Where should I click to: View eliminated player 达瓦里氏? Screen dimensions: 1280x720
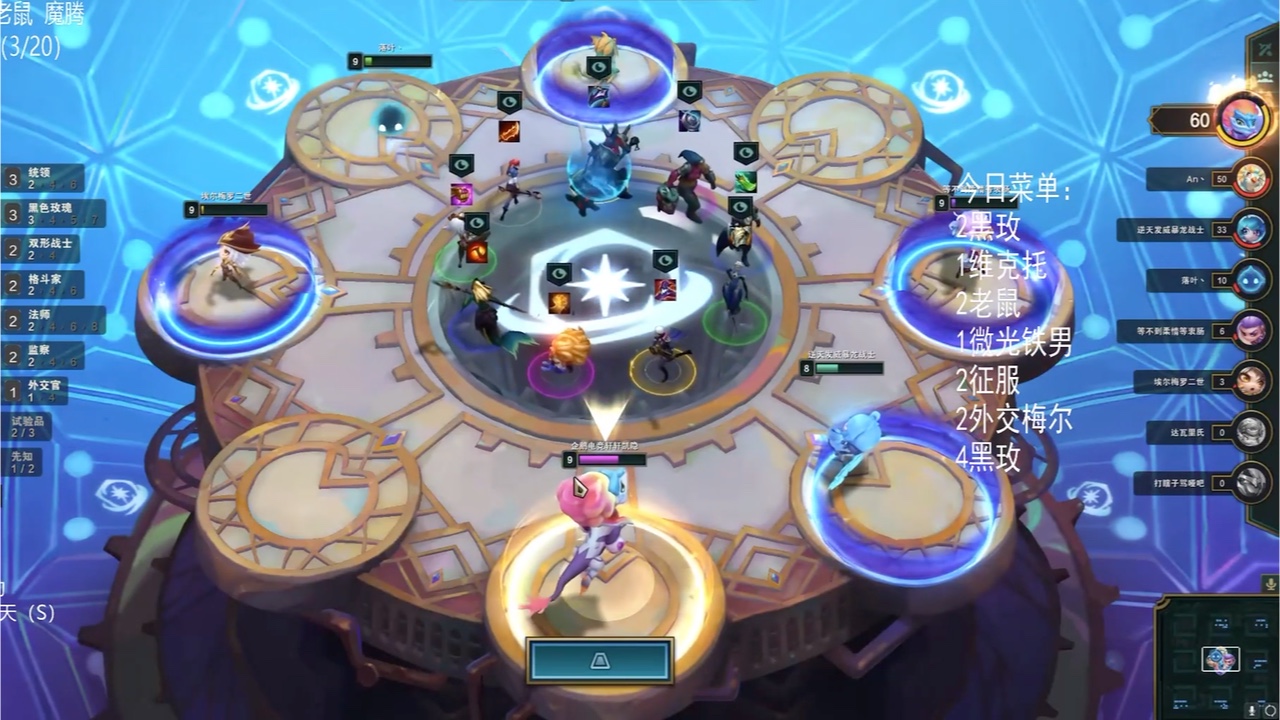1251,432
